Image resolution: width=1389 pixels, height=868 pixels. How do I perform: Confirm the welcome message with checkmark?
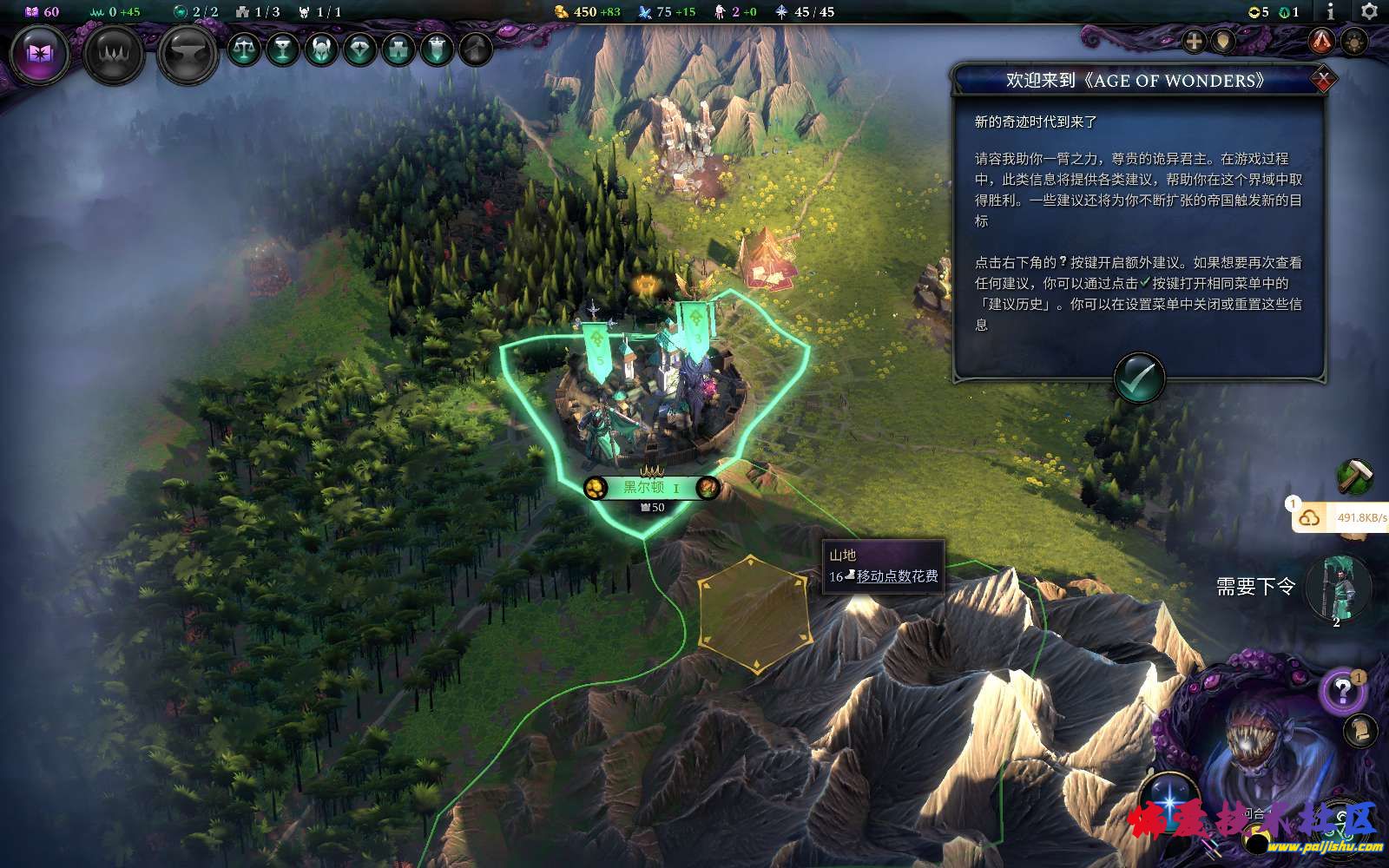pos(1138,378)
